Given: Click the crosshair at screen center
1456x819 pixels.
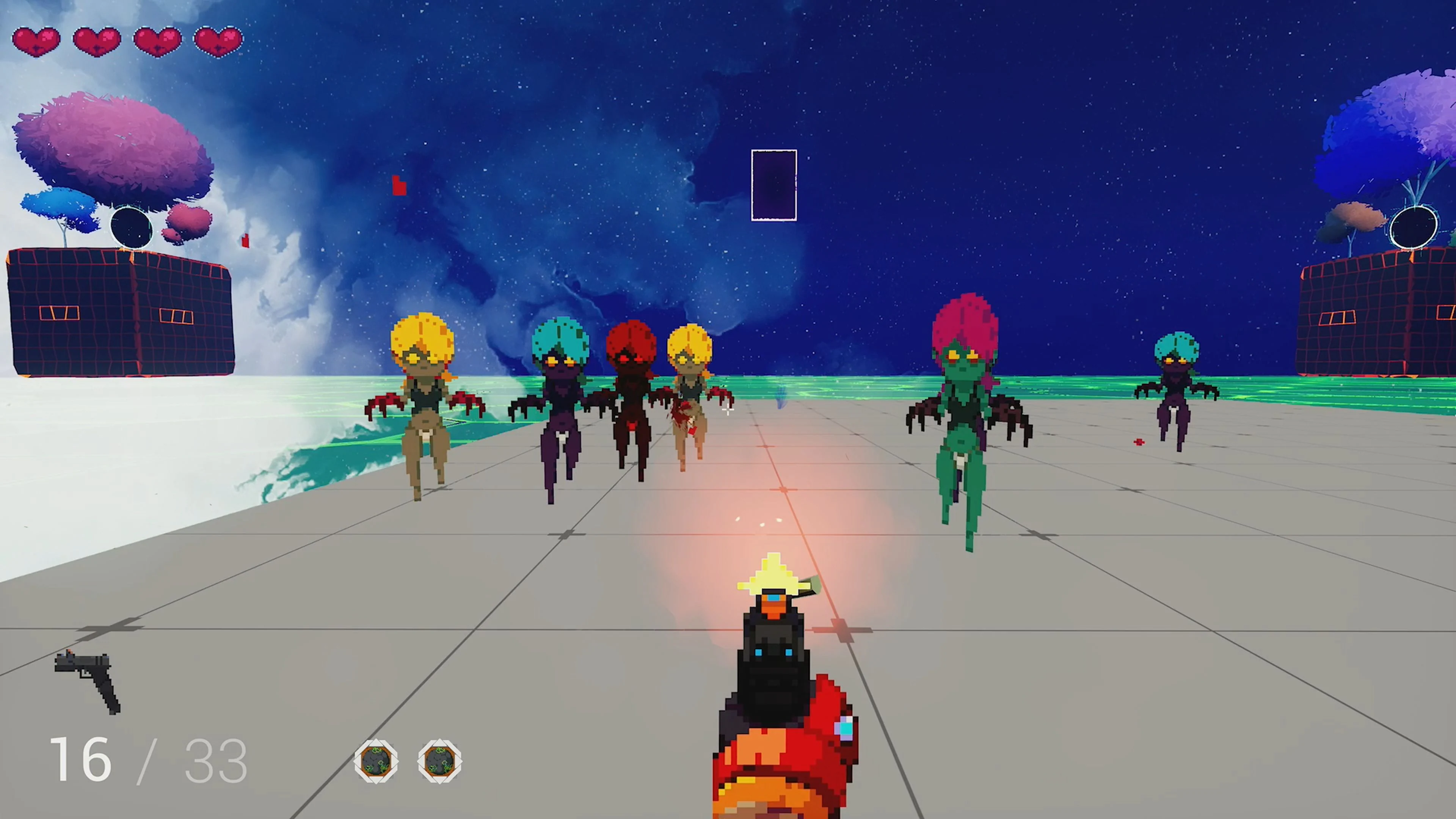Looking at the screenshot, I should pos(728,409).
